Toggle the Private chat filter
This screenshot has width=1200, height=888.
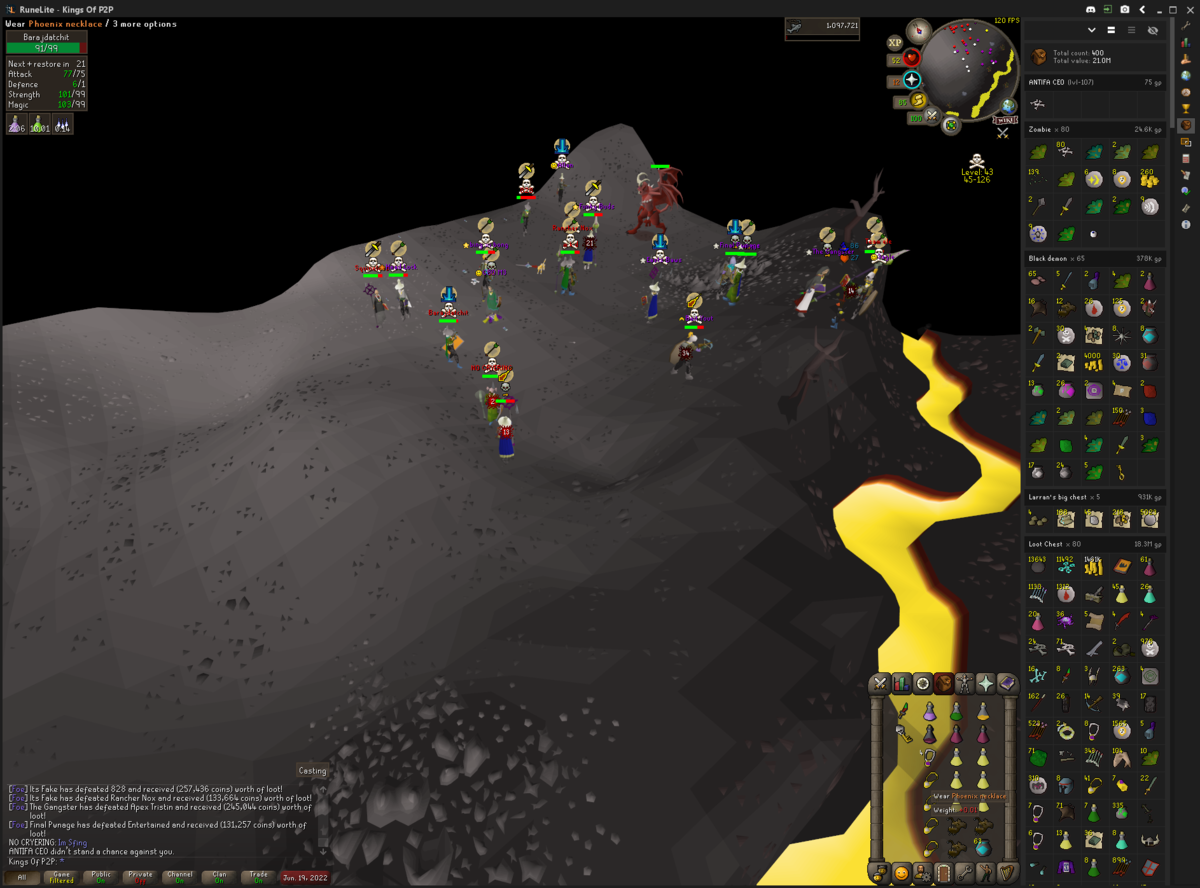coord(140,877)
